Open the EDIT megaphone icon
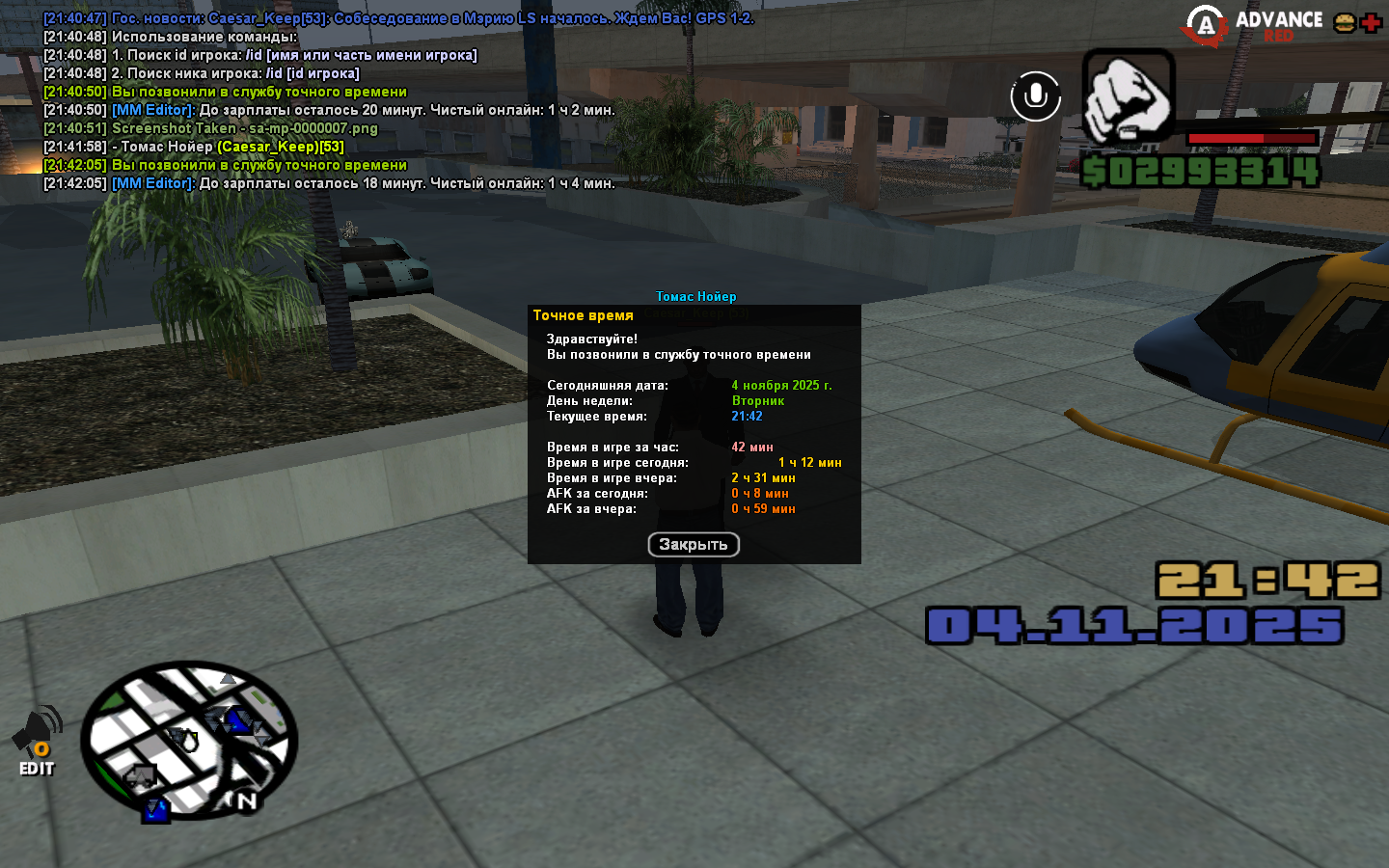 point(37,741)
